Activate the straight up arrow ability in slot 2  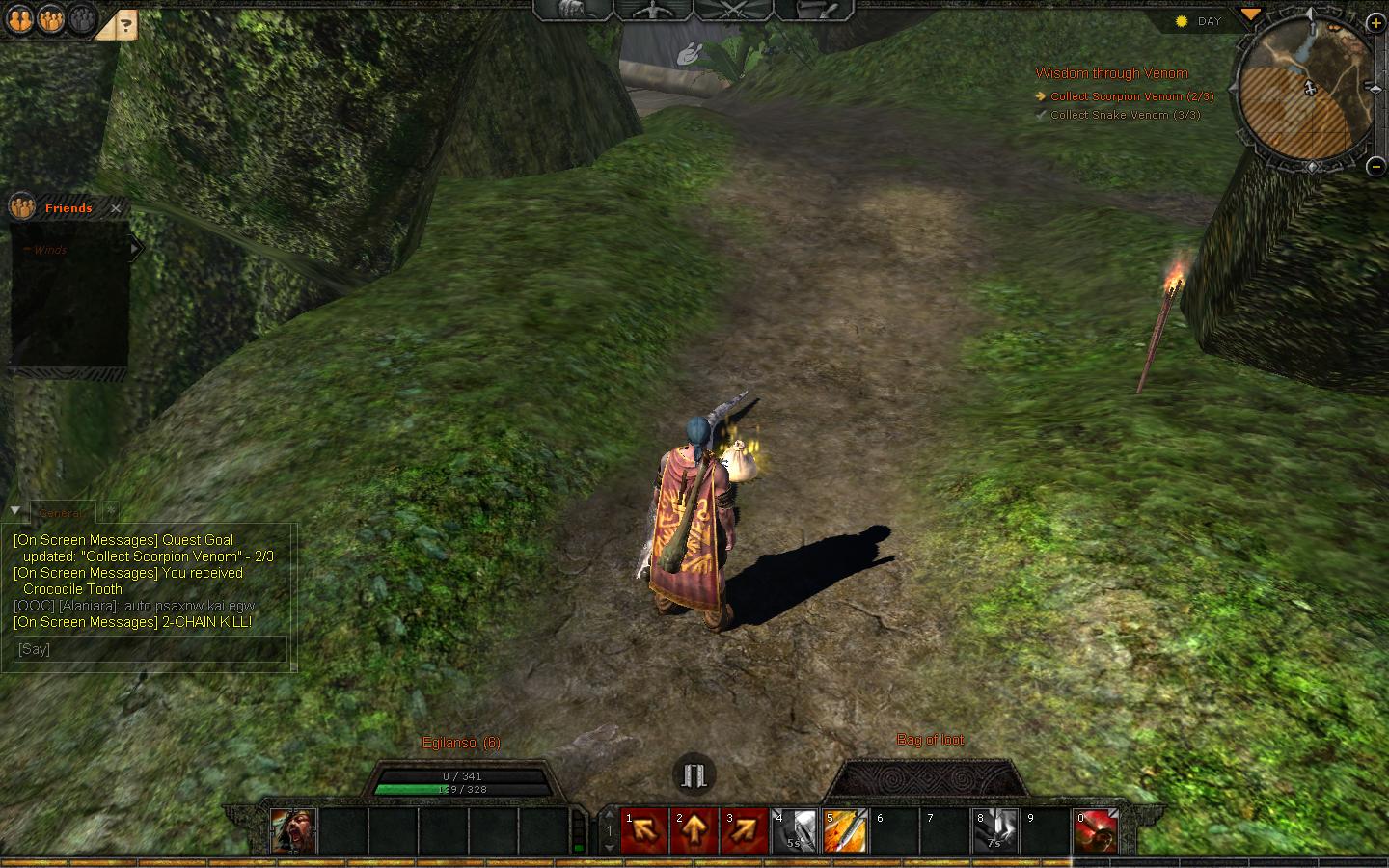(x=694, y=831)
